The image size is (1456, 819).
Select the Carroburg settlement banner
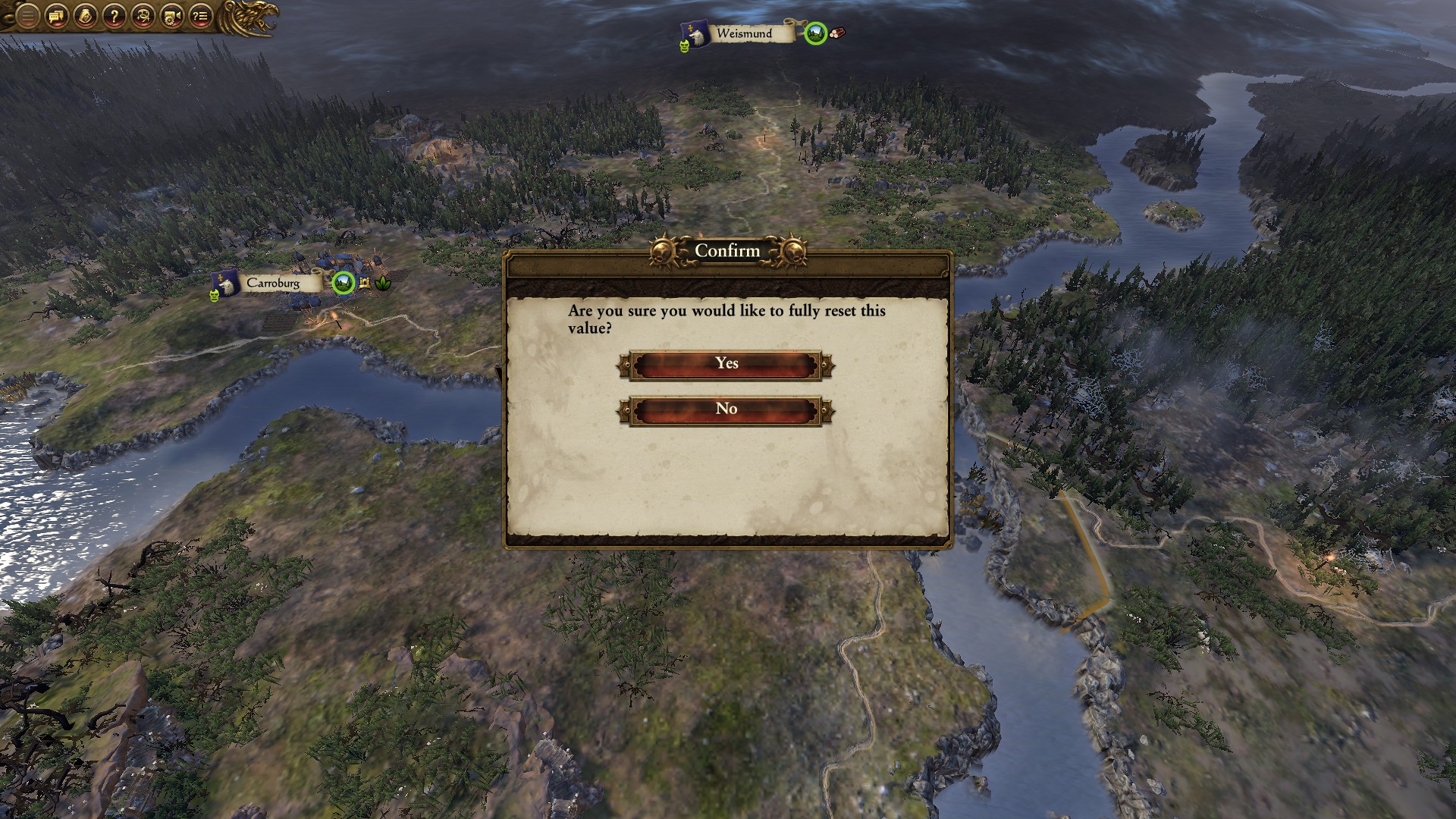[272, 283]
